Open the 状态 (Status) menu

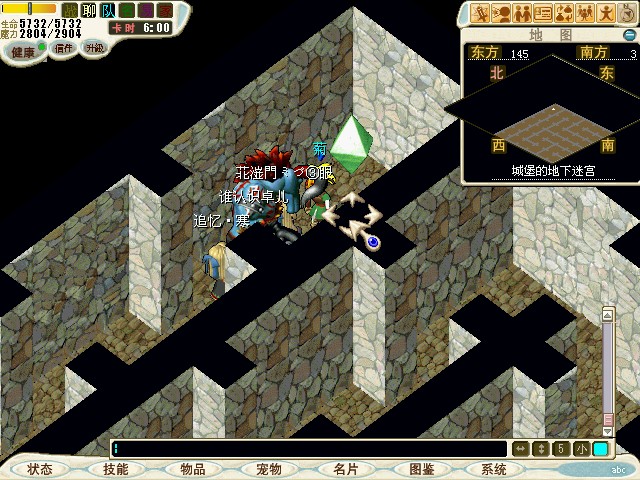pyautogui.click(x=40, y=468)
